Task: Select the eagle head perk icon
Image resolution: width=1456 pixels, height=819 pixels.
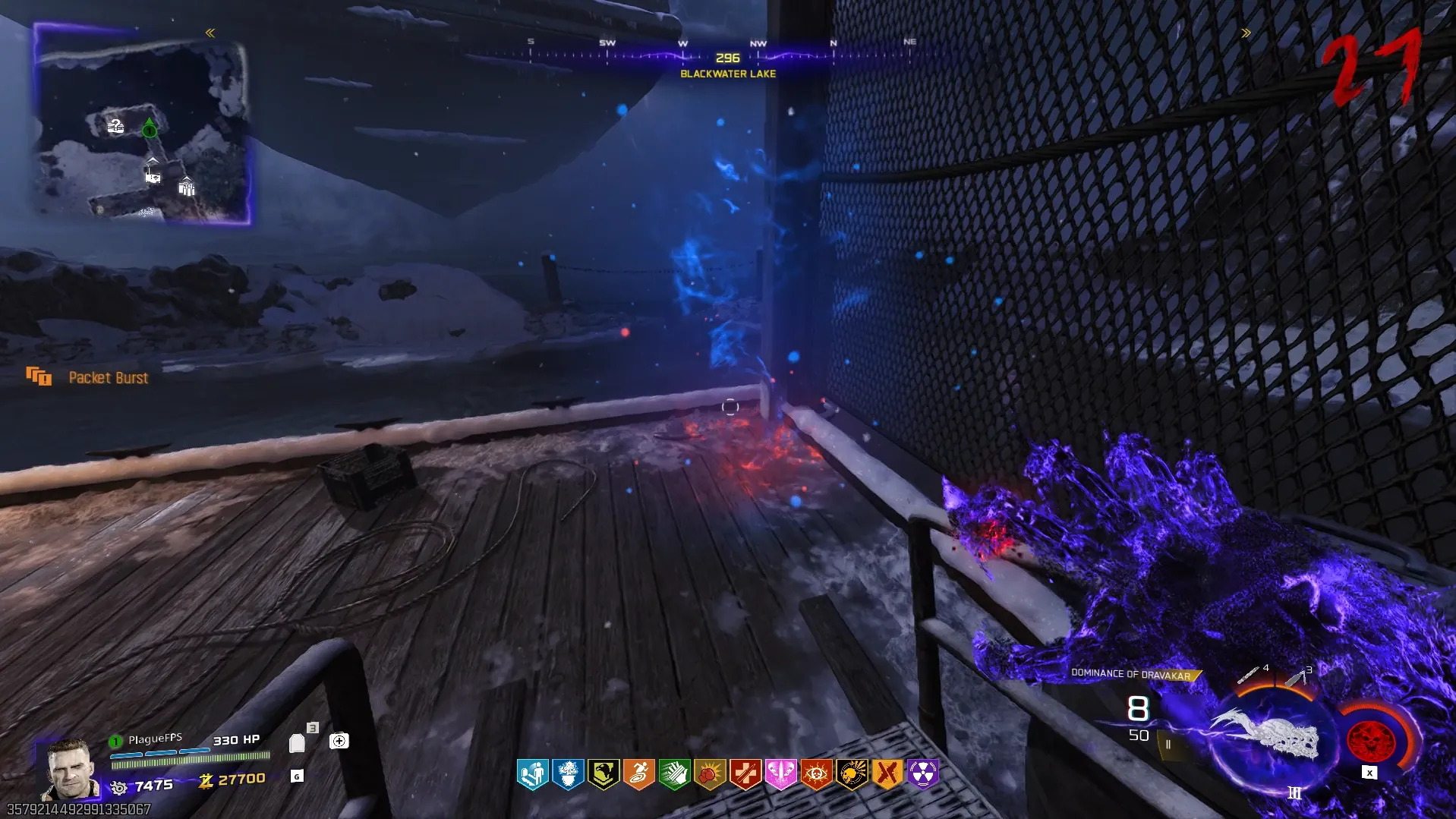Action: 604,774
